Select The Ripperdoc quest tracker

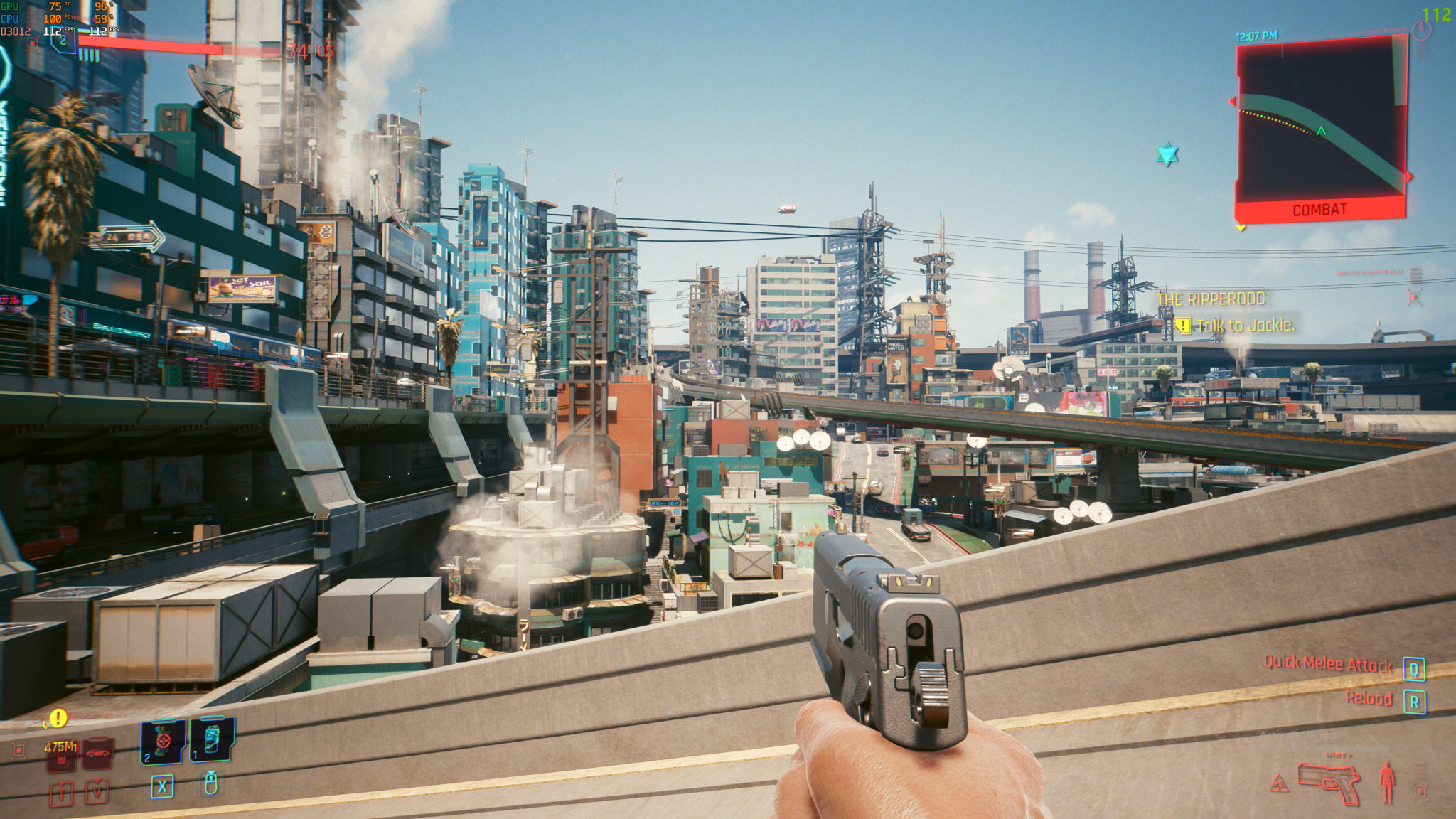(1211, 299)
